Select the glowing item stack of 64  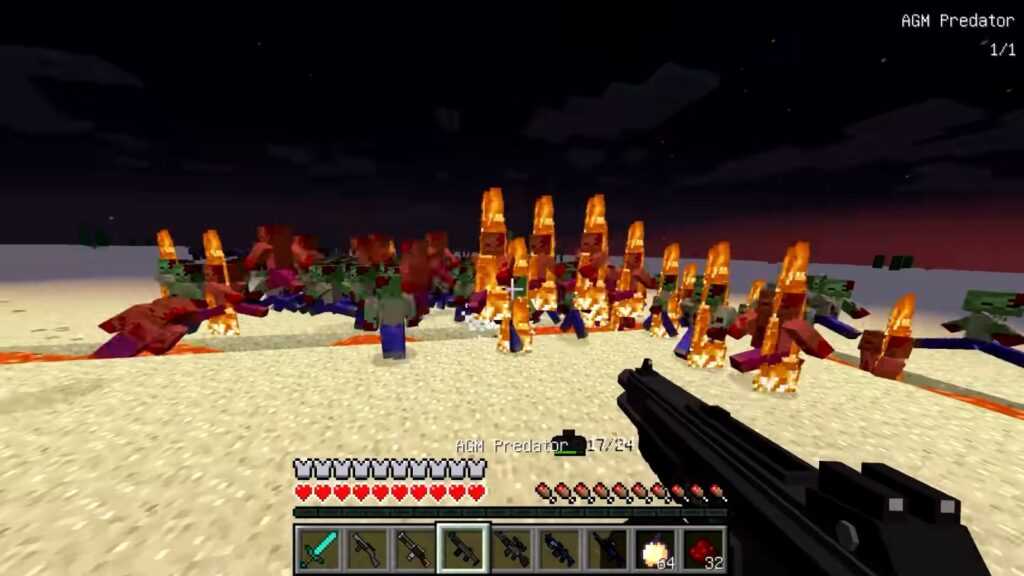(655, 548)
